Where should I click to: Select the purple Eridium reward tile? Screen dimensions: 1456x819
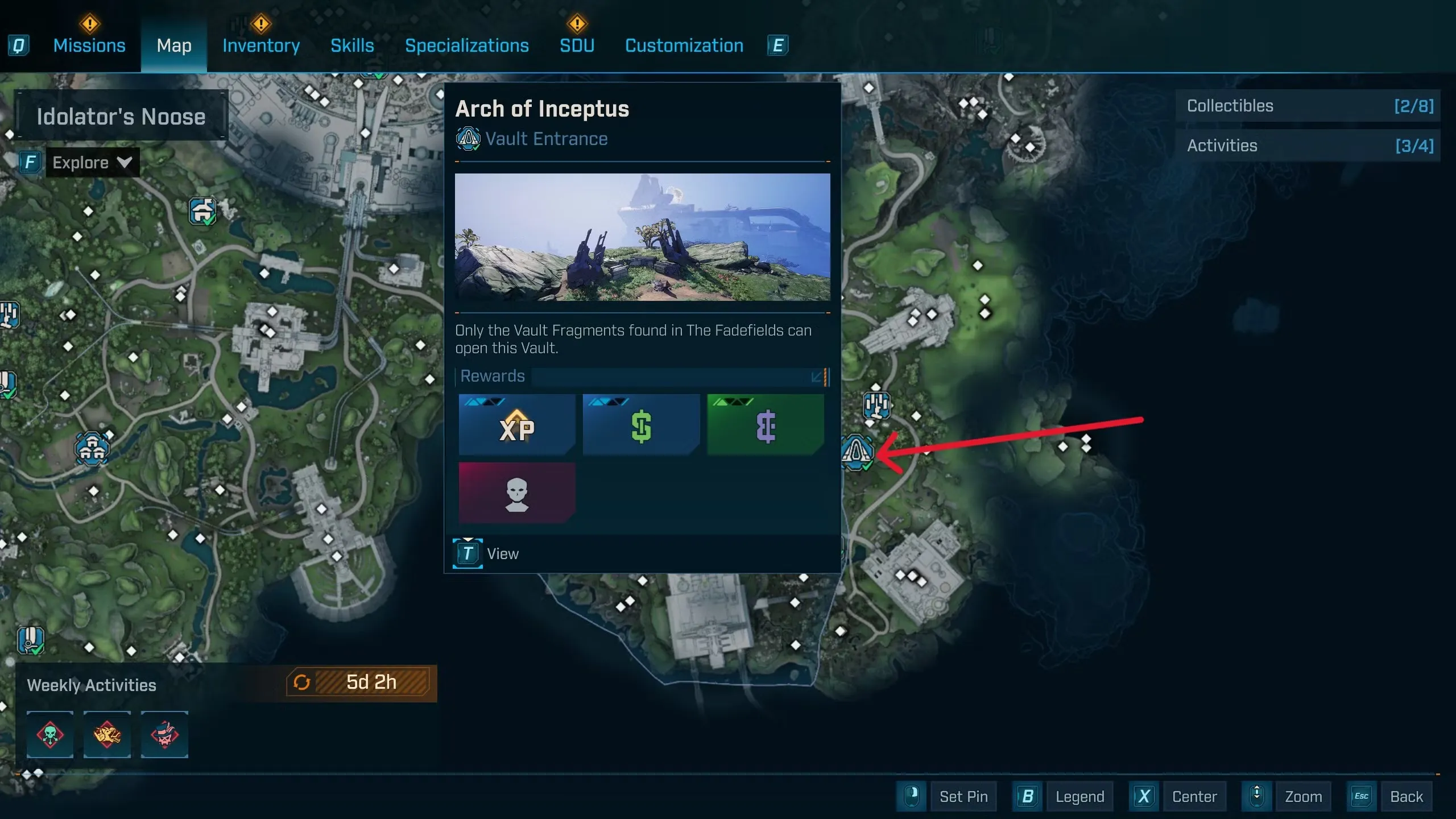(x=765, y=425)
